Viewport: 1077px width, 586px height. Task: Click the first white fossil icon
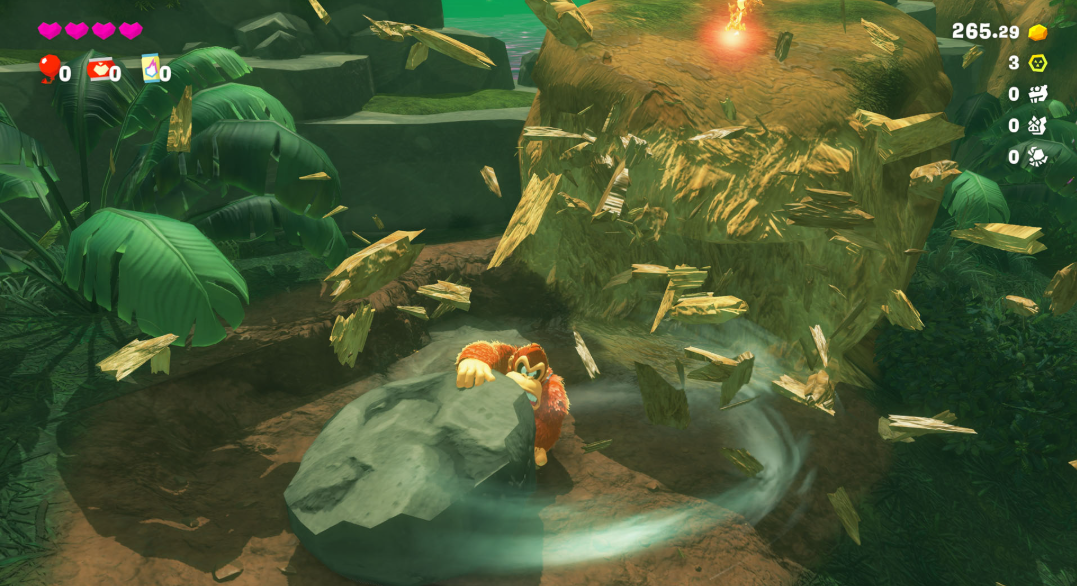click(1038, 94)
